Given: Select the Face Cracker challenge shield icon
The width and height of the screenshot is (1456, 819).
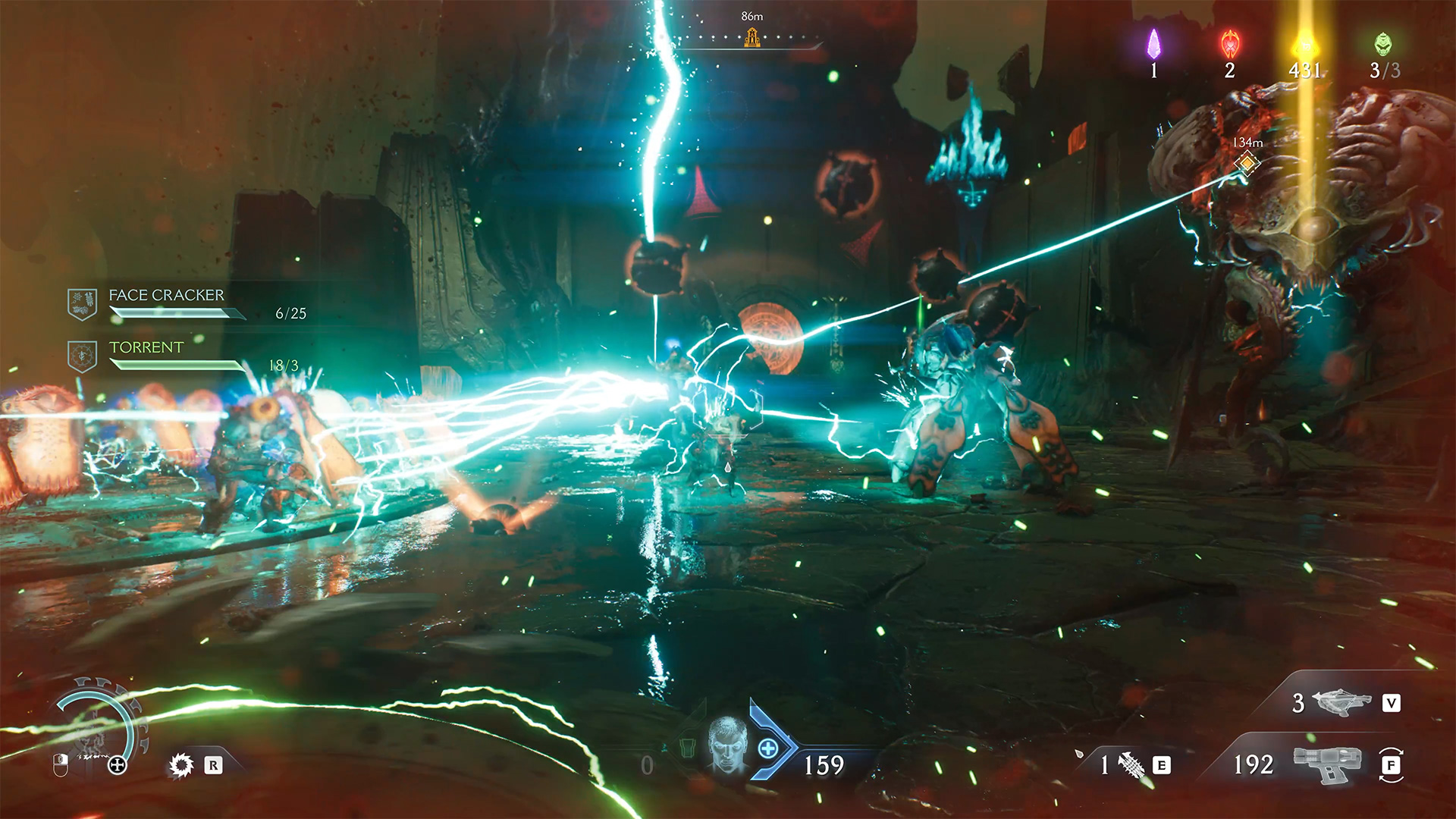Looking at the screenshot, I should click(82, 303).
